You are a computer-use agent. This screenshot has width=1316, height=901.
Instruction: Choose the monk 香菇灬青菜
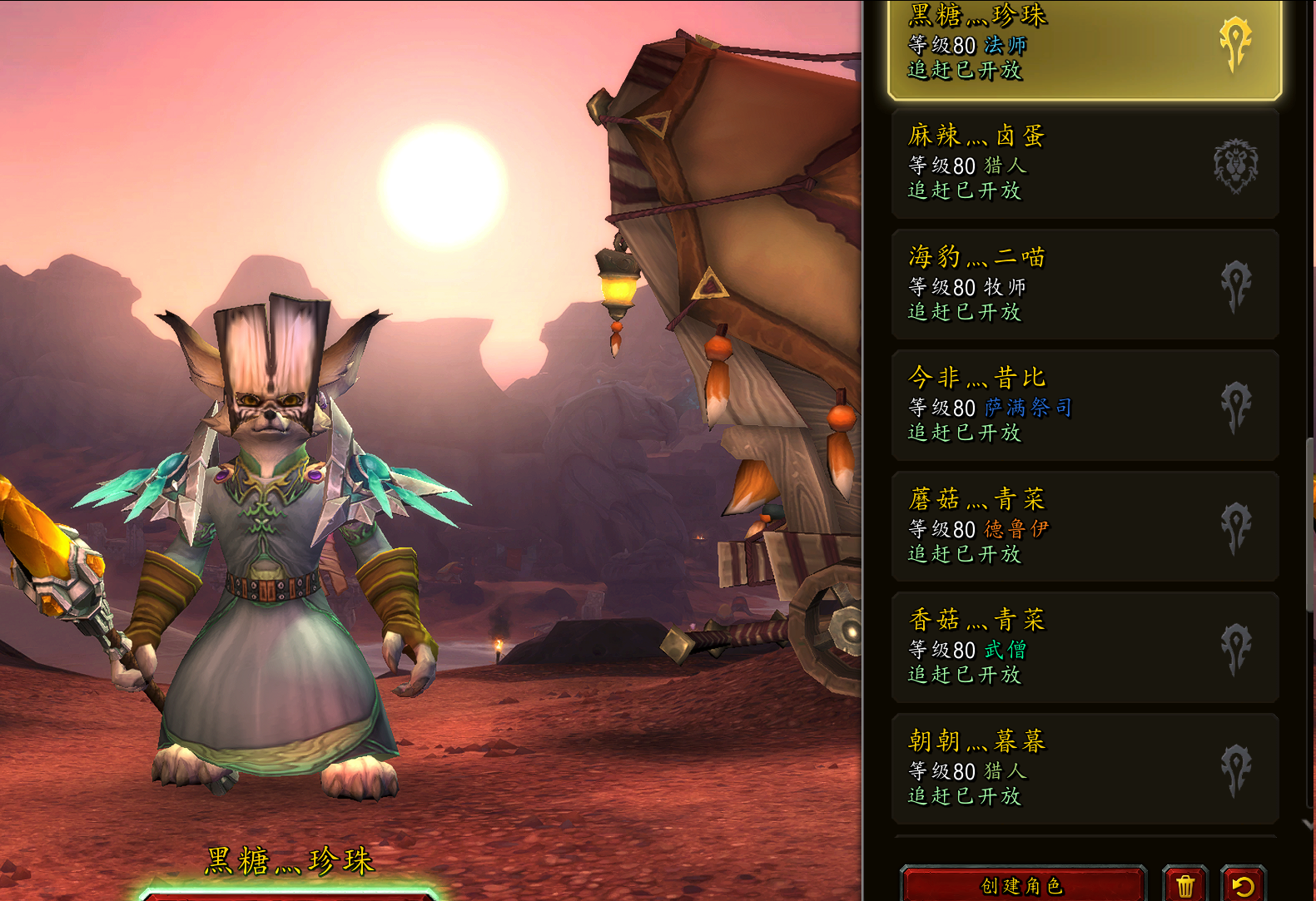click(x=1082, y=647)
